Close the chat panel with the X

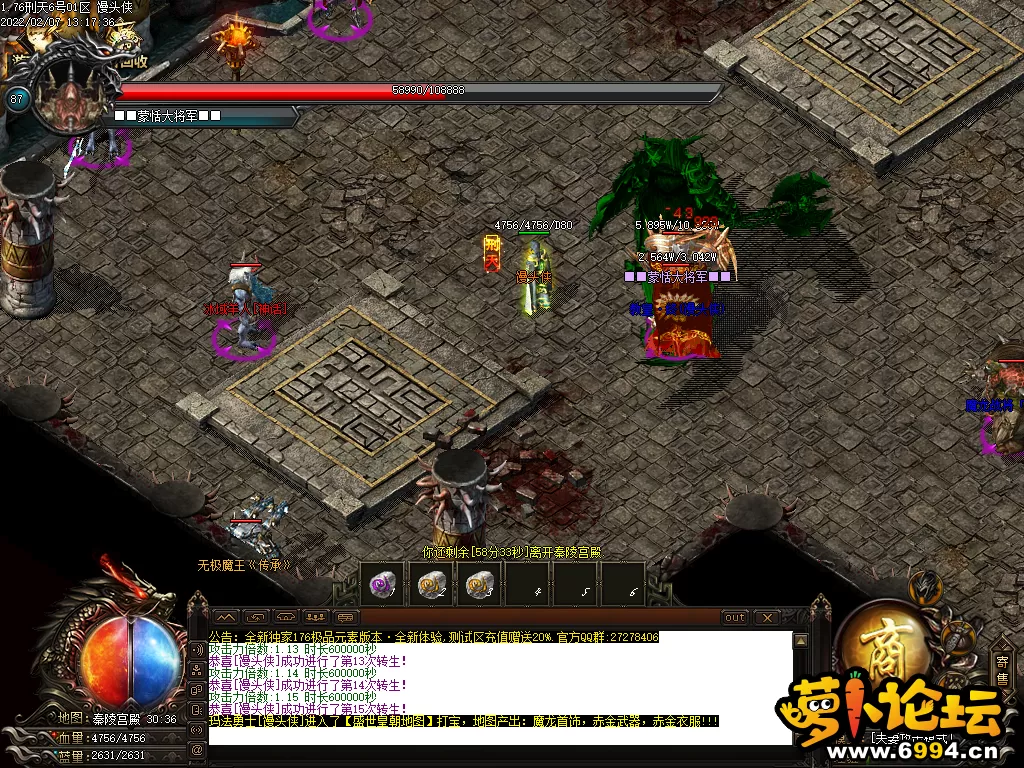(x=766, y=618)
